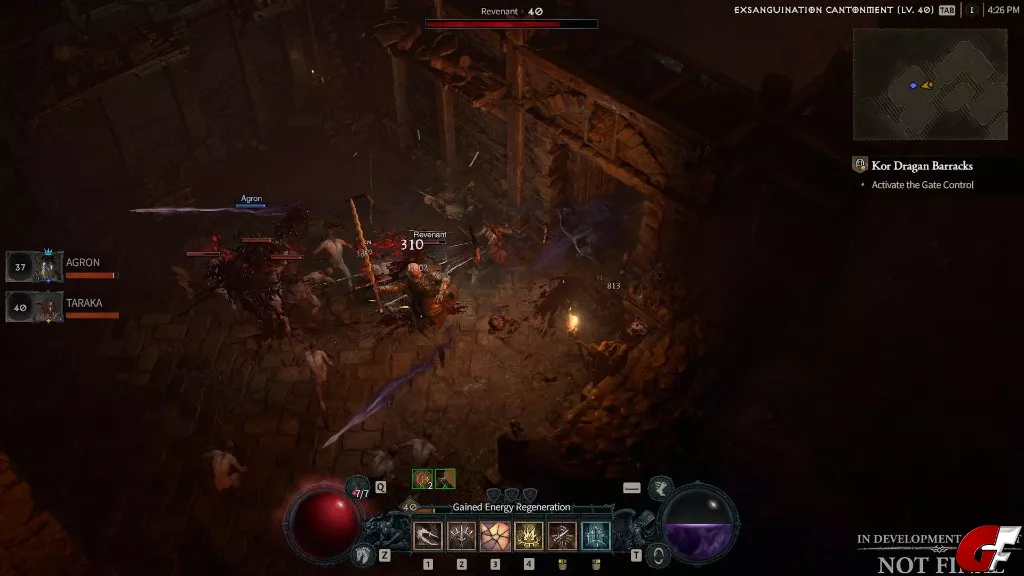Activate the curved blade skill in slot 1
This screenshot has height=576, width=1024.
point(429,537)
